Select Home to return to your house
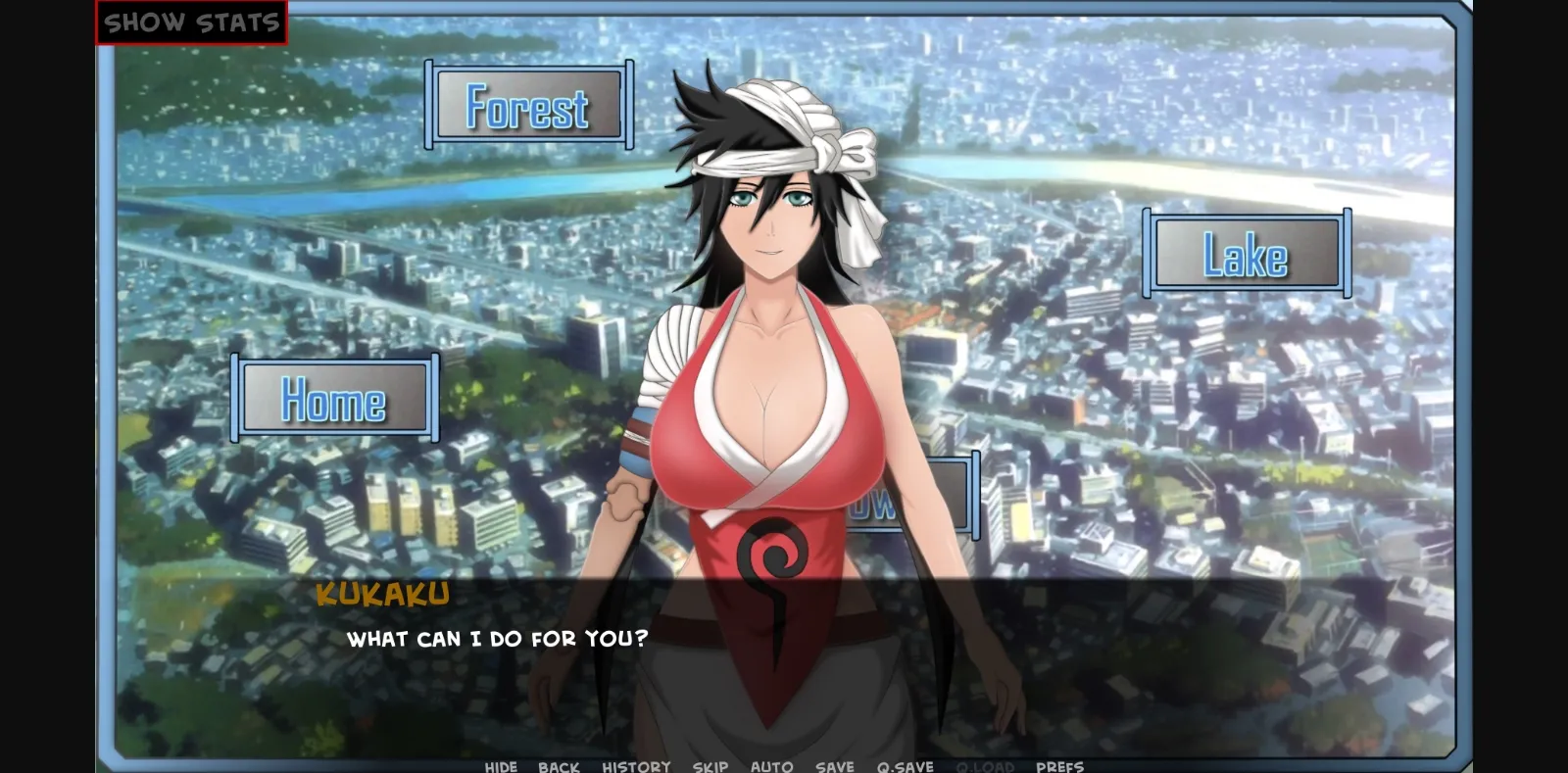Image resolution: width=1568 pixels, height=773 pixels. coord(334,399)
